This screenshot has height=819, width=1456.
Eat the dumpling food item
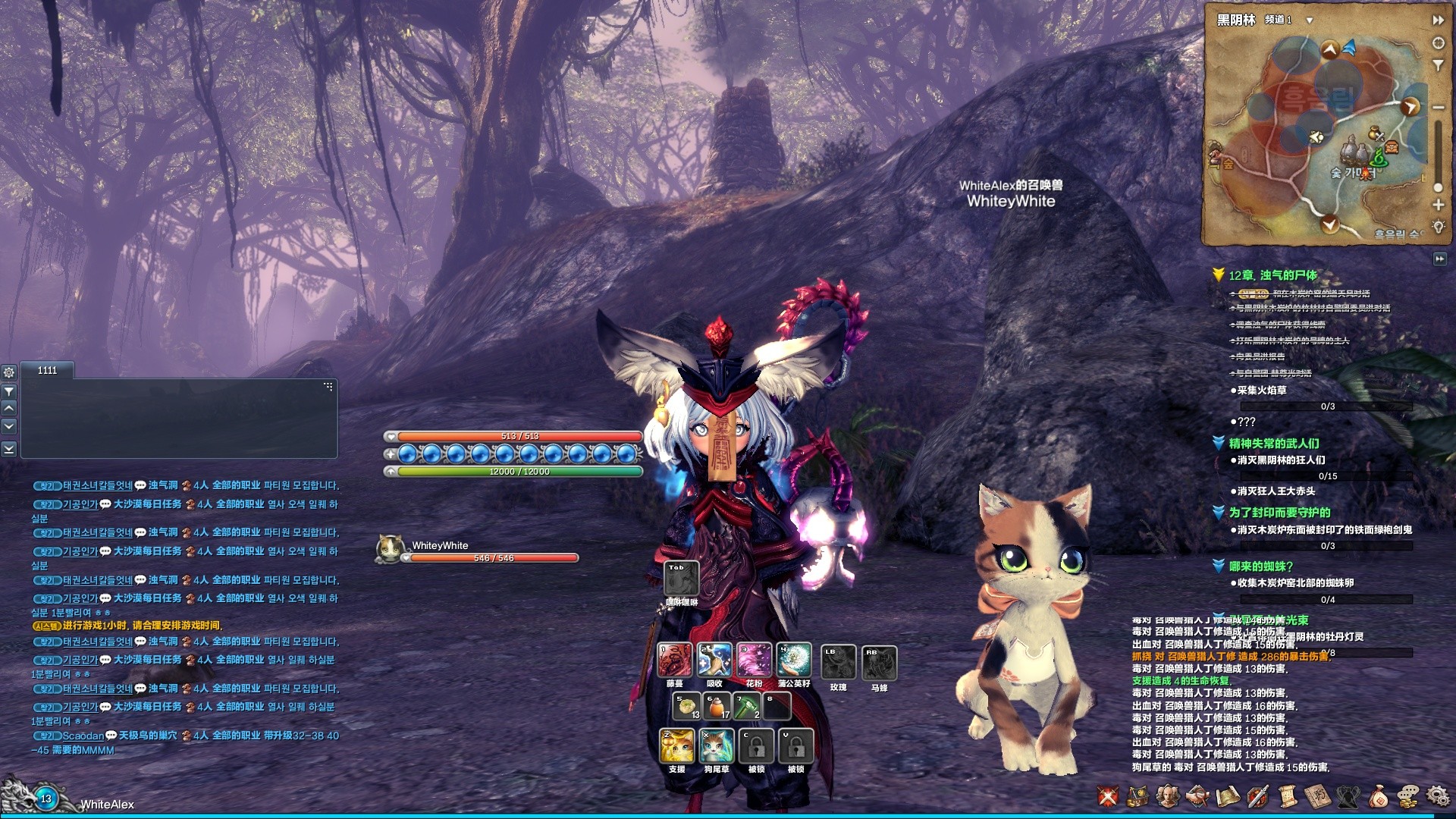point(688,707)
